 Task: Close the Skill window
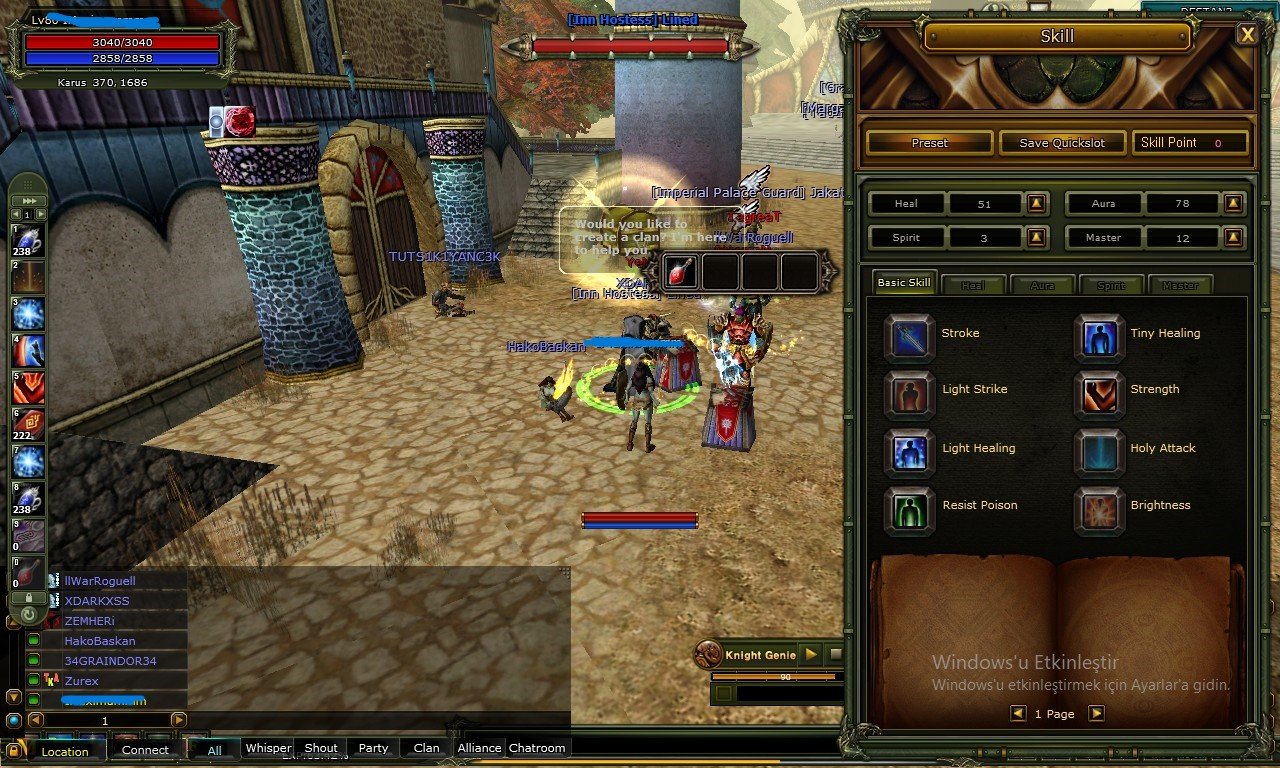point(1247,35)
